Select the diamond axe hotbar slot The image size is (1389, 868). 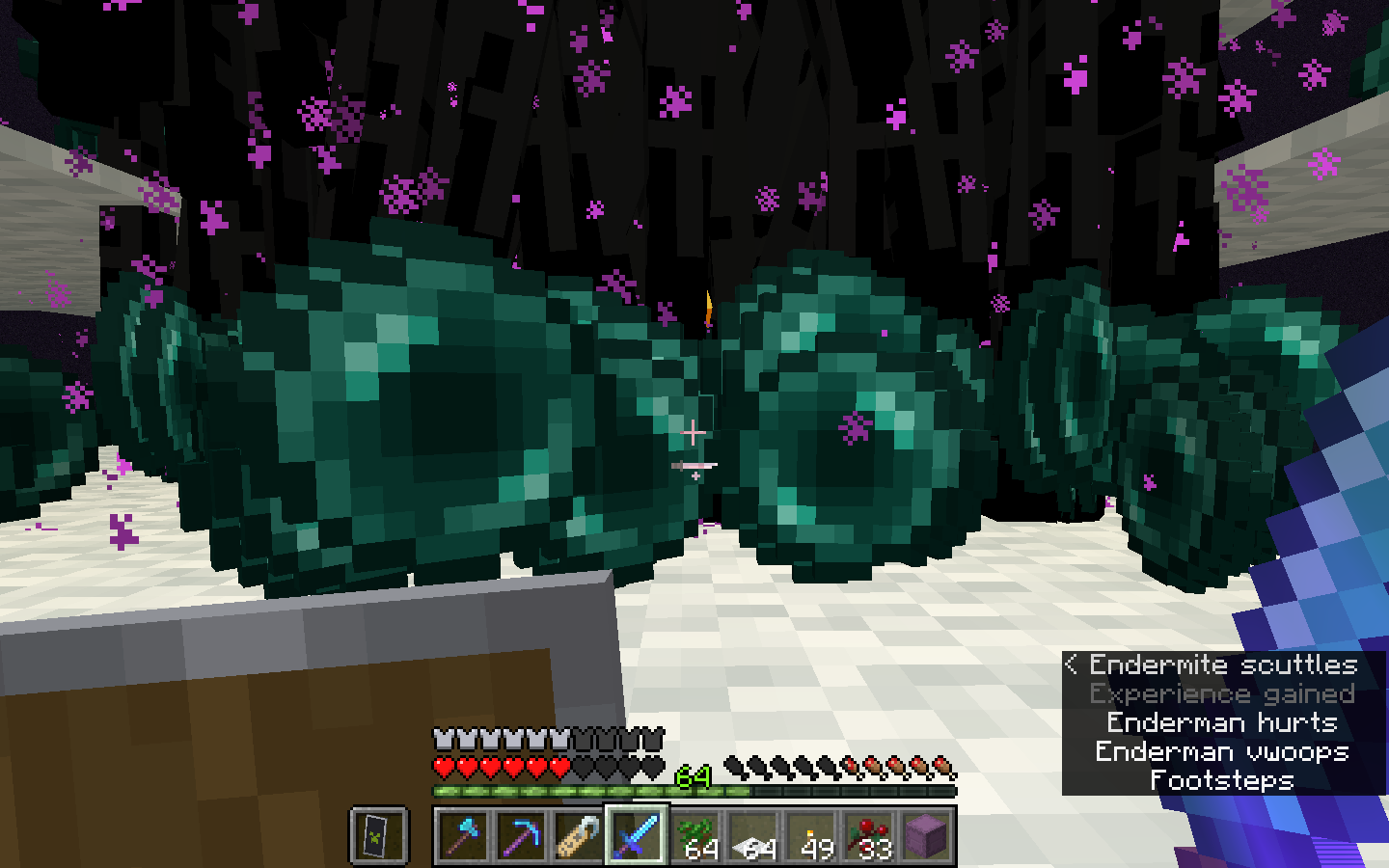click(x=463, y=835)
